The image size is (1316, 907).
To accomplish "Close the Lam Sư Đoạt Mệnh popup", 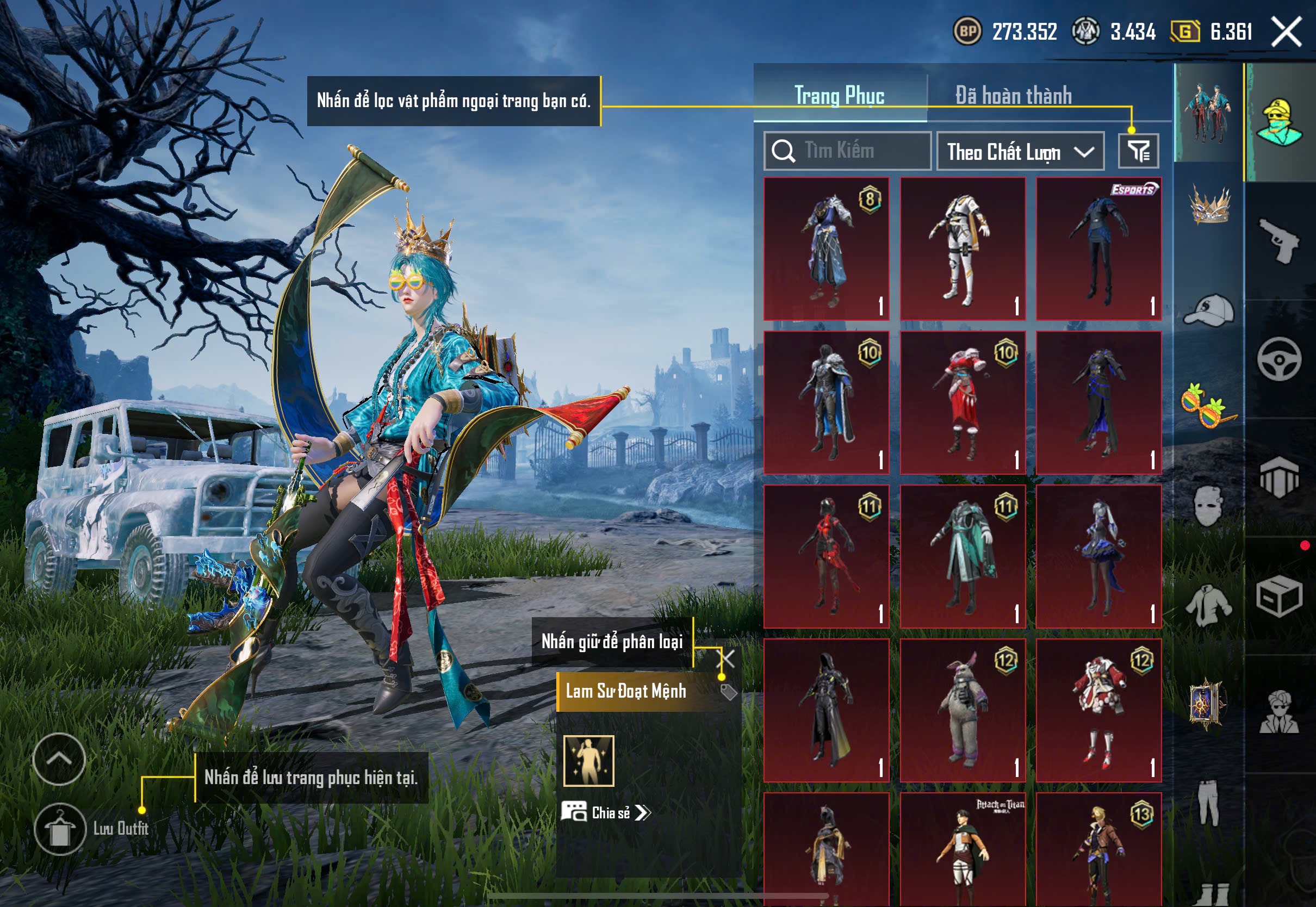I will click(x=726, y=658).
